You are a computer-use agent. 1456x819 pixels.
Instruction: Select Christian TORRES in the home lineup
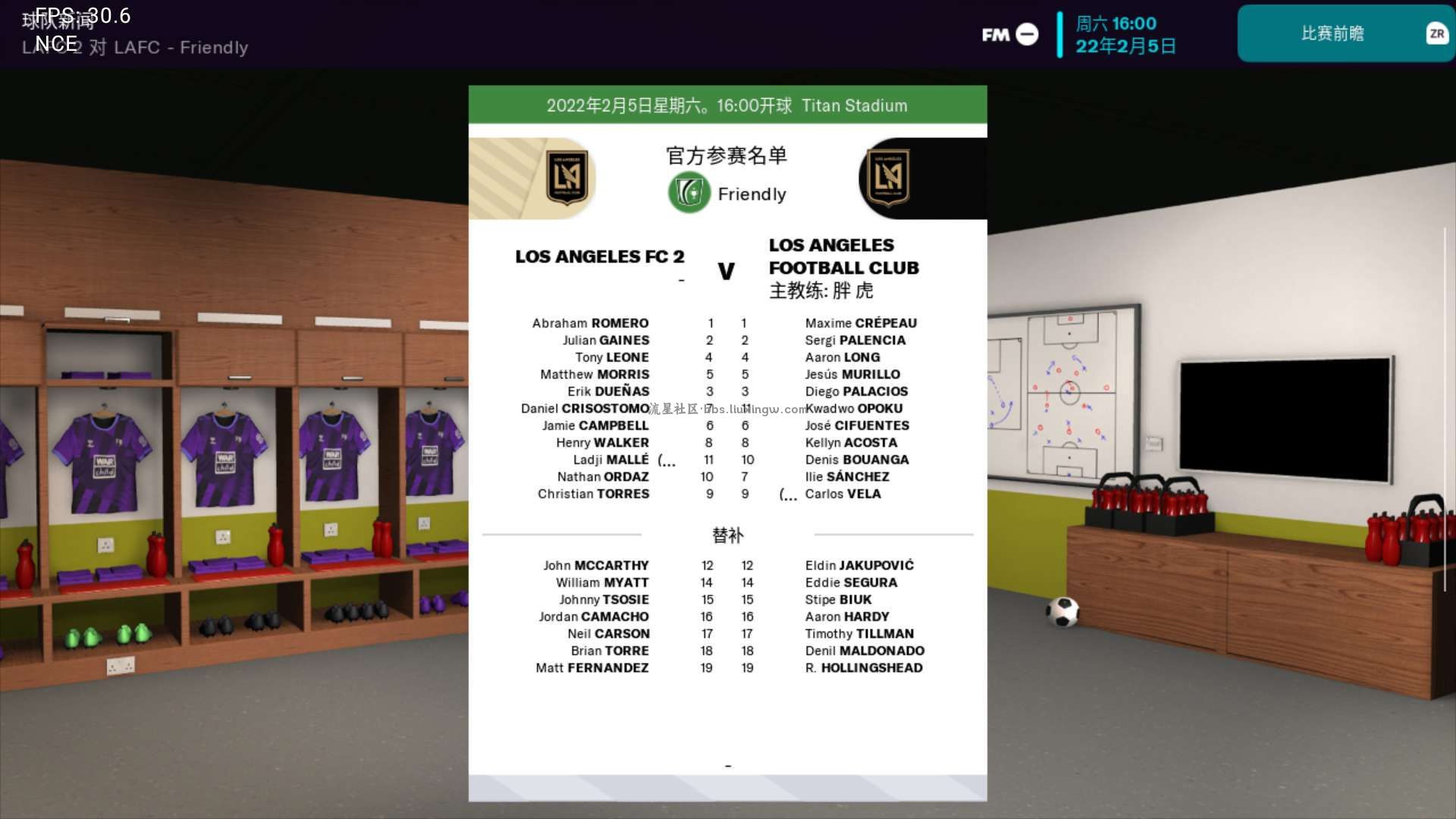(593, 494)
